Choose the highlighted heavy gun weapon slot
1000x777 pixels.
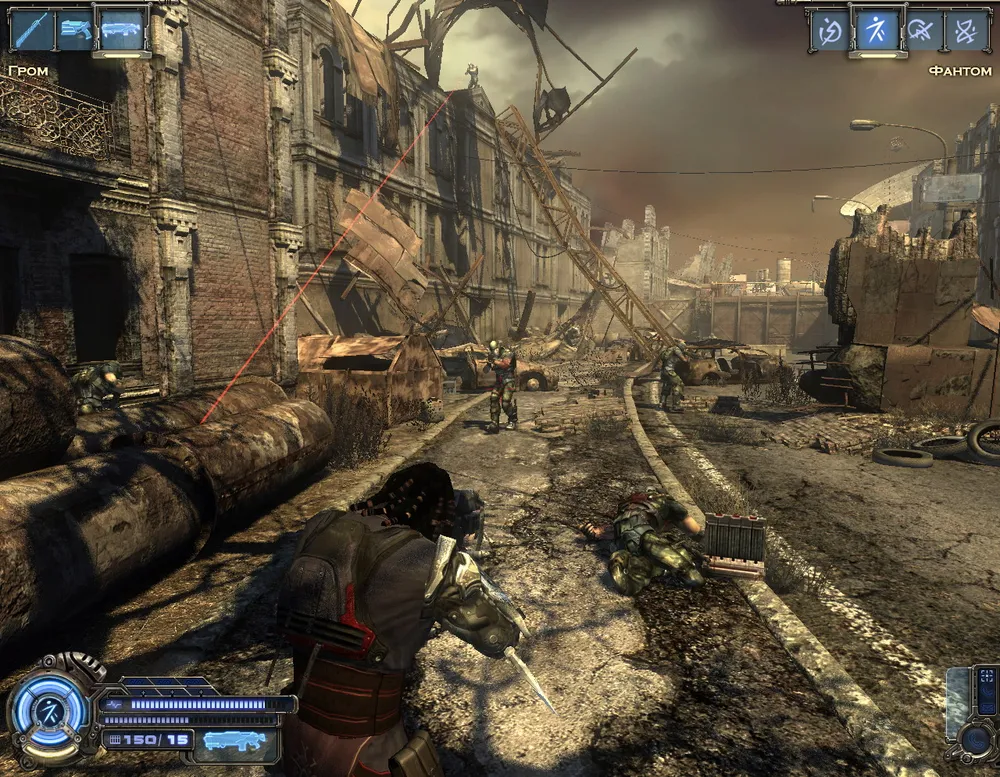[123, 28]
